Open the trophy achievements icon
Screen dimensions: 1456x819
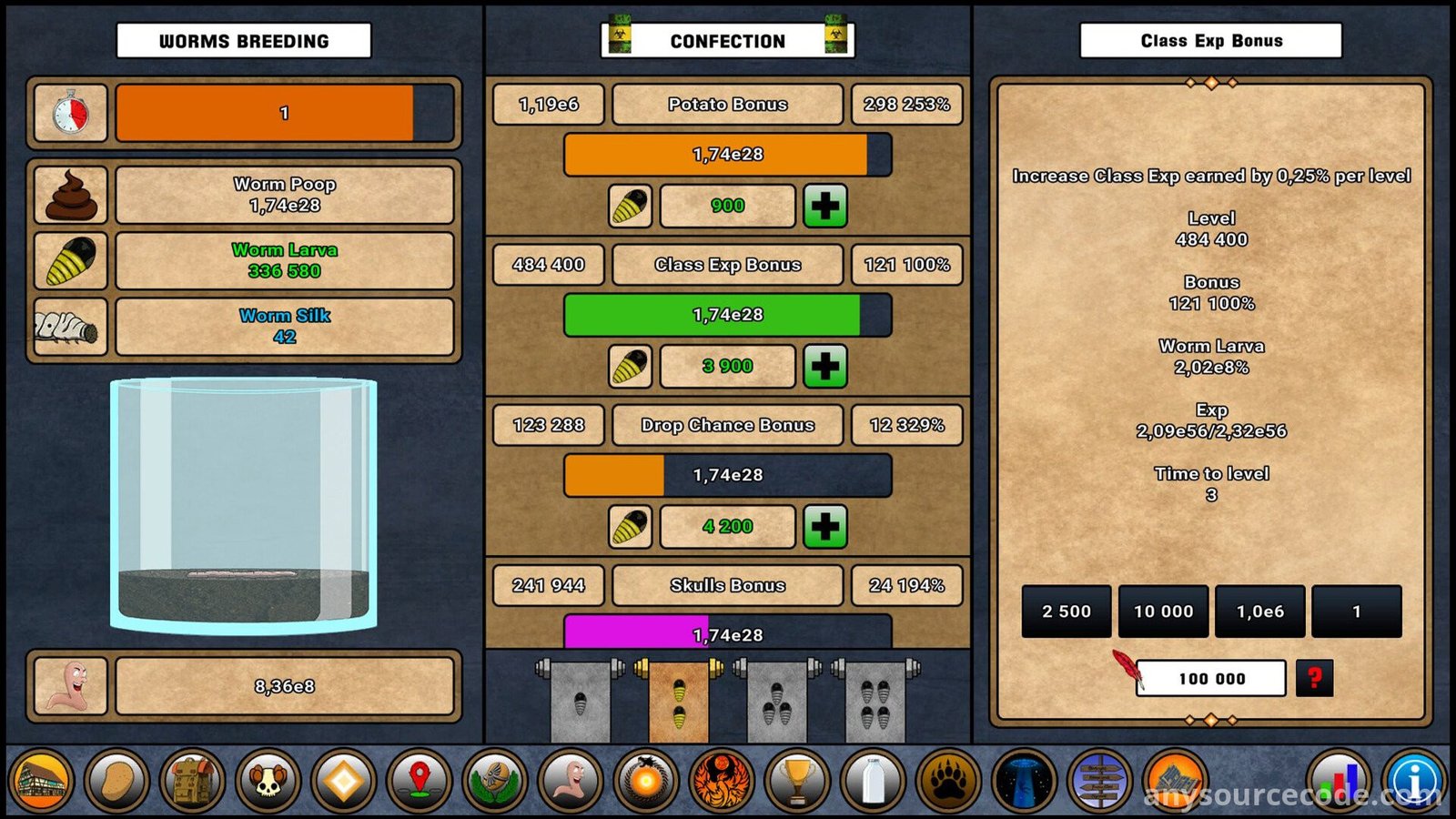click(x=797, y=781)
